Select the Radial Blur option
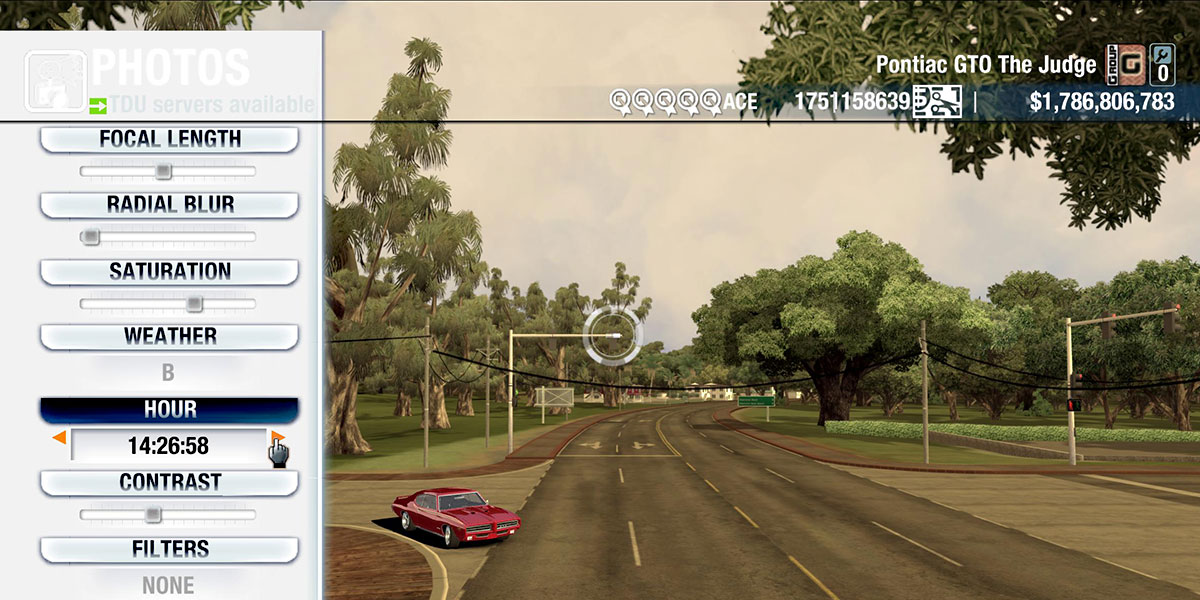The image size is (1200, 600). (x=169, y=205)
